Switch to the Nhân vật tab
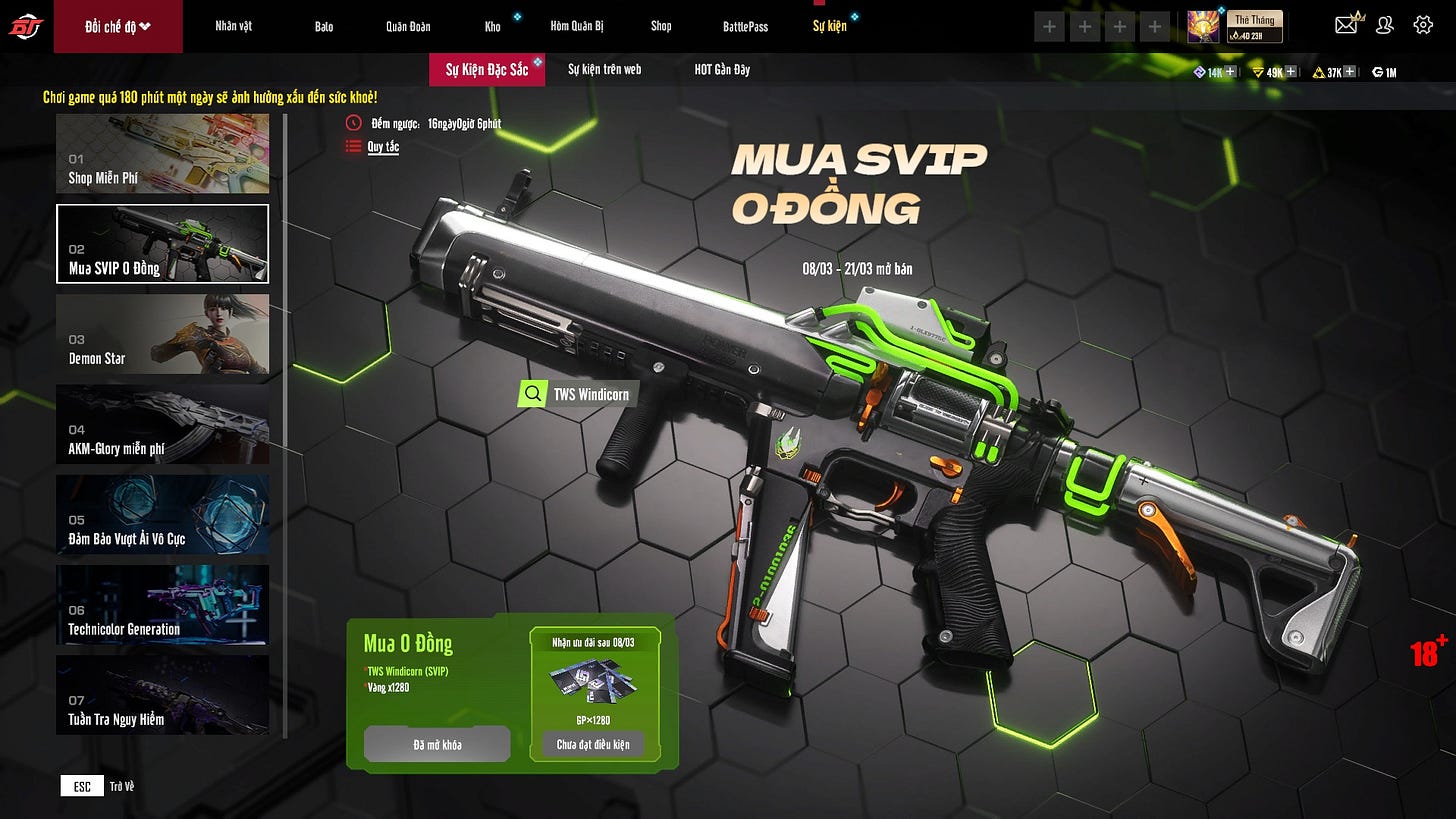Image resolution: width=1456 pixels, height=819 pixels. (x=233, y=26)
